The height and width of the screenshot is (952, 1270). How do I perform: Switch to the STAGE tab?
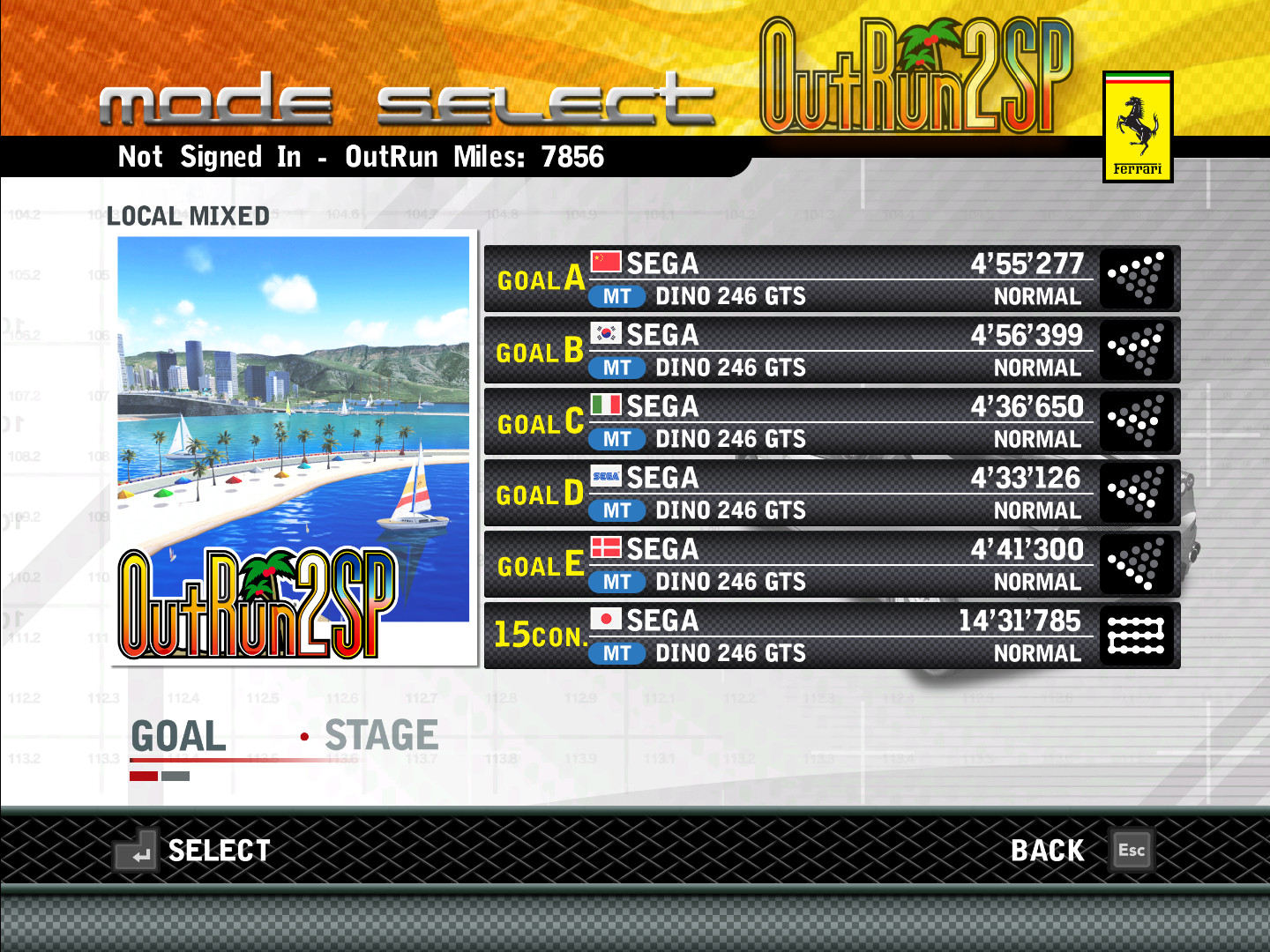pos(381,735)
